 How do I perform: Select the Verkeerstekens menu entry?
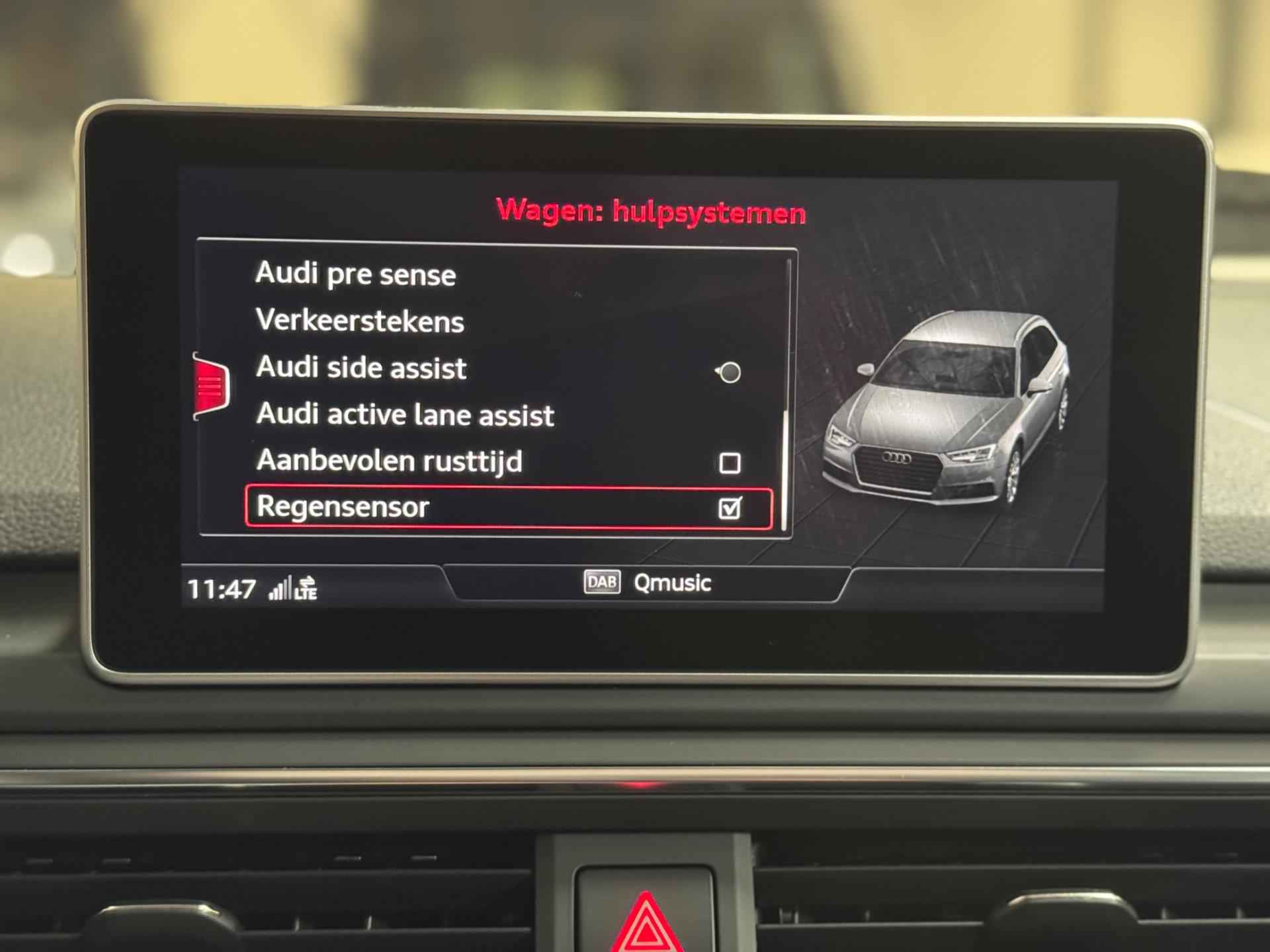pyautogui.click(x=360, y=321)
